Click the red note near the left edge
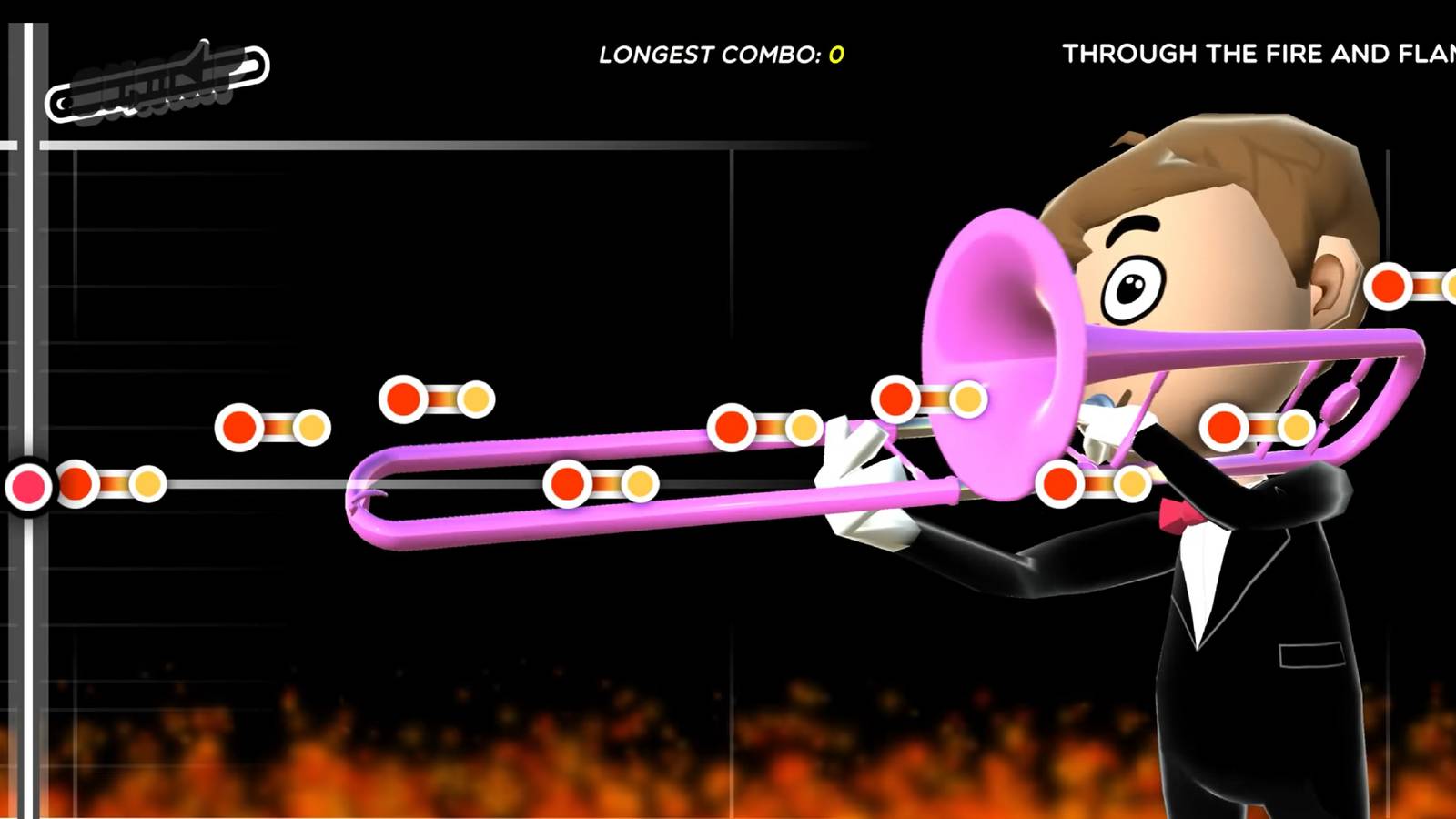 pos(76,485)
